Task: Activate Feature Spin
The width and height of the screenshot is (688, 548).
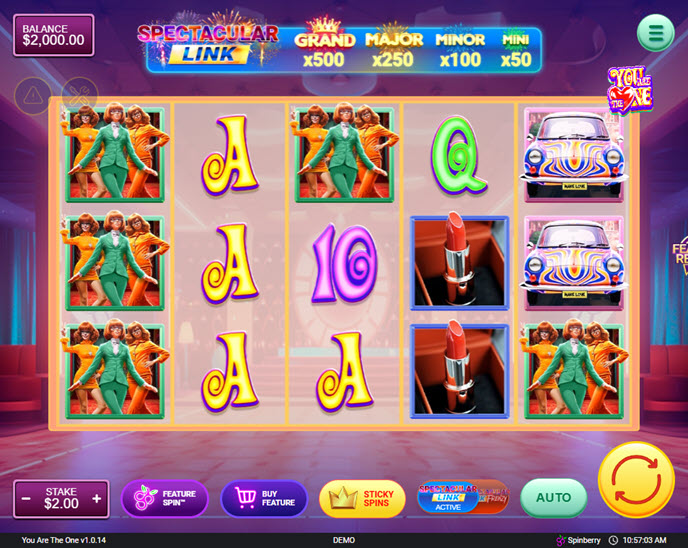Action: [165, 498]
